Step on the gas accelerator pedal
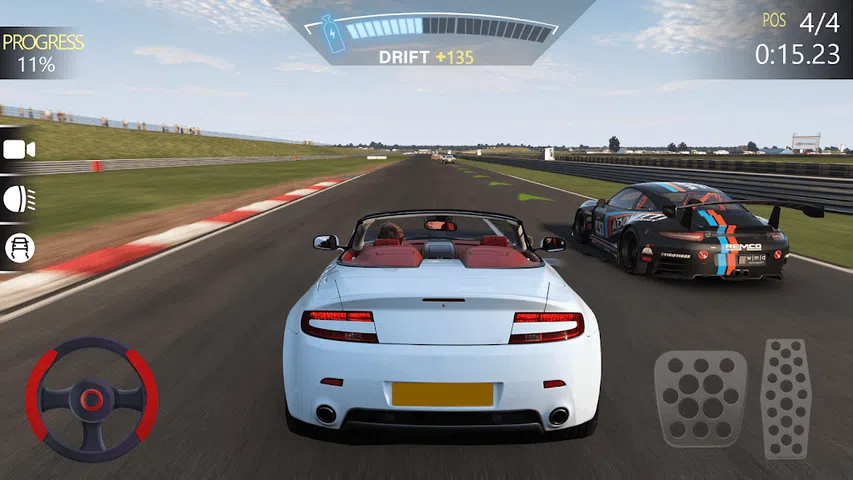The width and height of the screenshot is (853, 480). point(785,398)
